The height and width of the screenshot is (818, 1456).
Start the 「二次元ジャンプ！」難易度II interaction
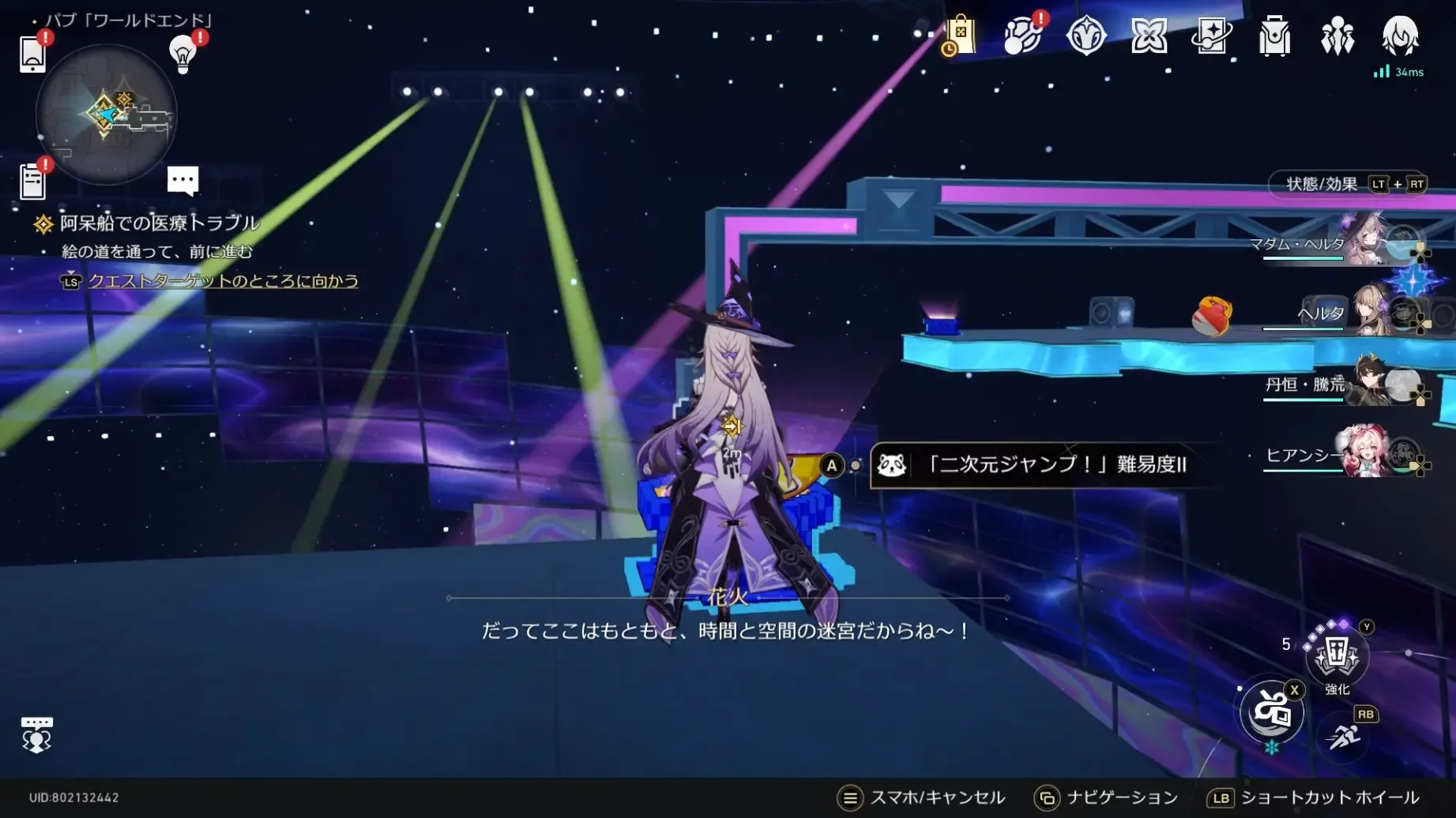tap(1043, 466)
